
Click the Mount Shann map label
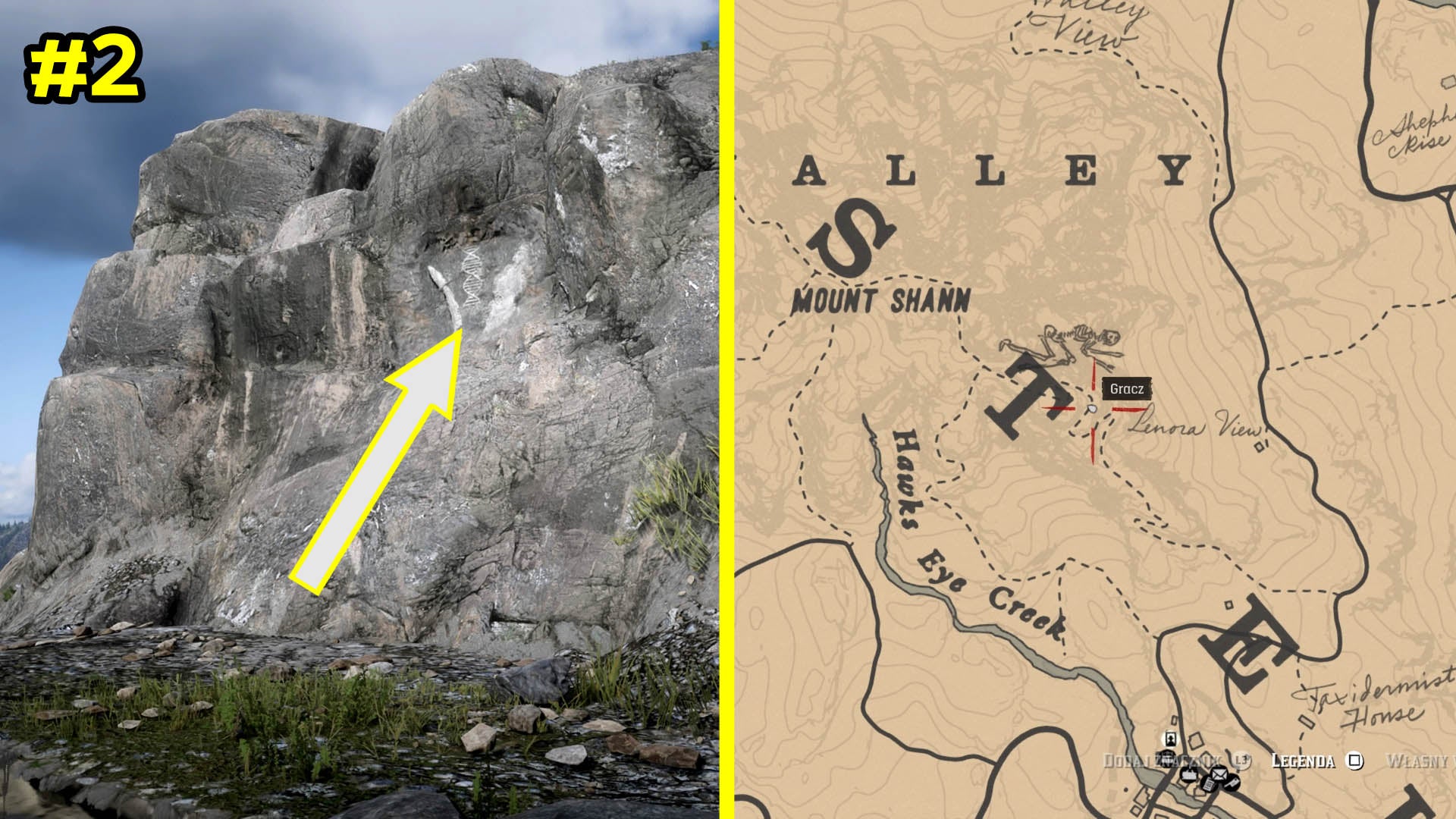[881, 302]
